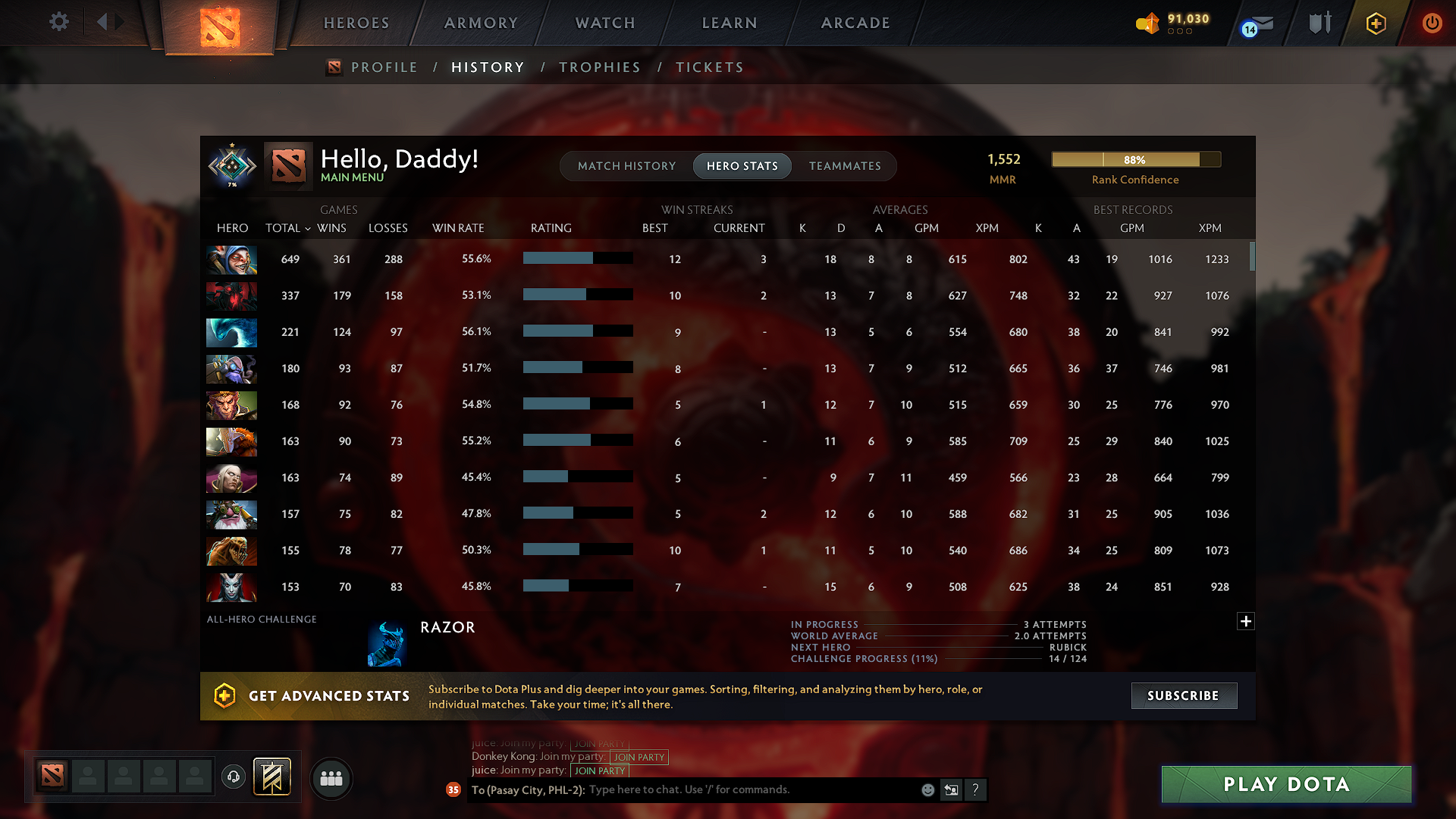
Task: Open the TROPHIES section
Action: click(x=599, y=67)
